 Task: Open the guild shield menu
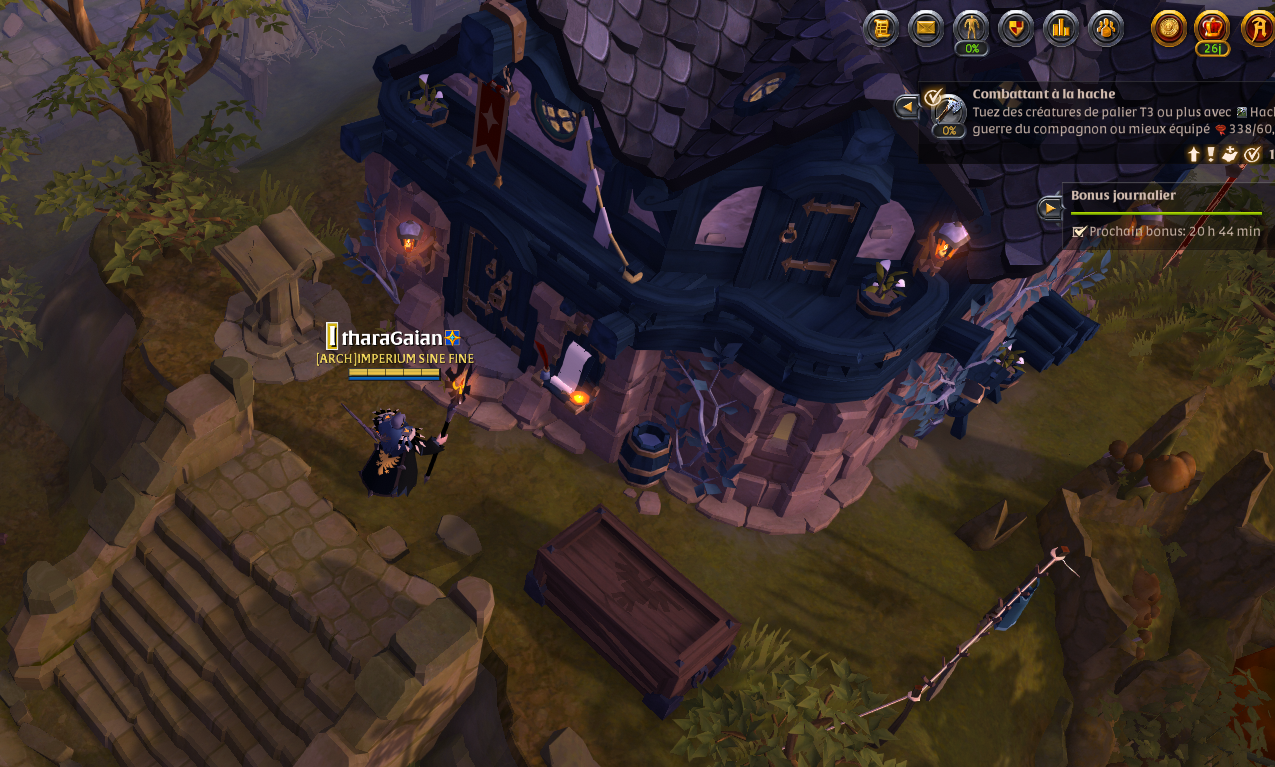1016,28
